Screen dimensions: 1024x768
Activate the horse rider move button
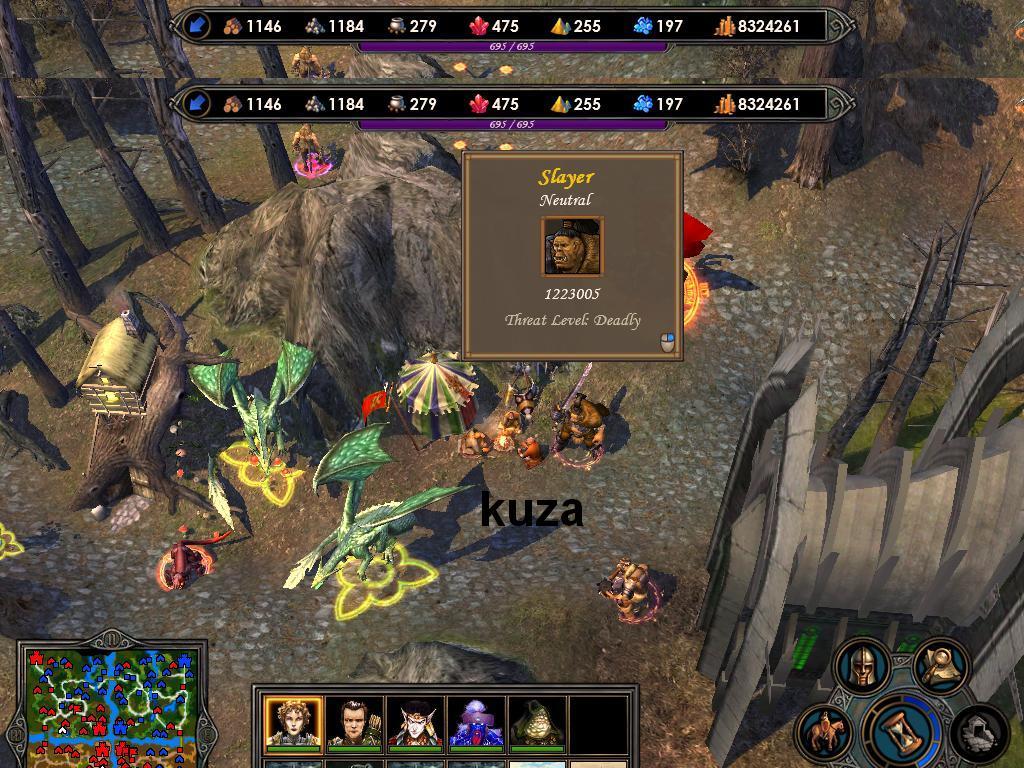click(826, 732)
